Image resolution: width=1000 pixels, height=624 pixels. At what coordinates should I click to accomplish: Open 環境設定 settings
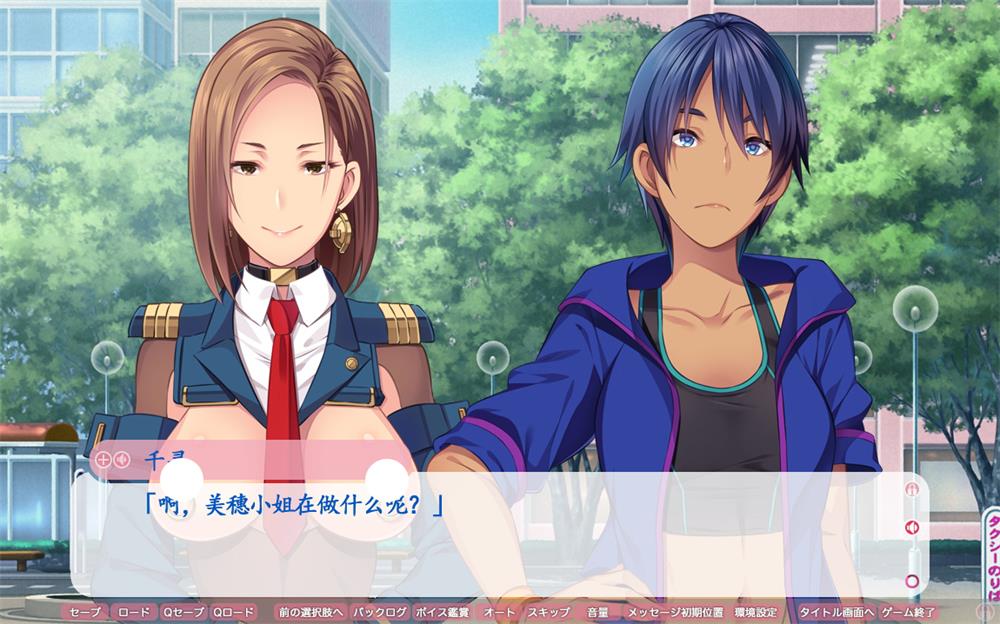pyautogui.click(x=755, y=611)
